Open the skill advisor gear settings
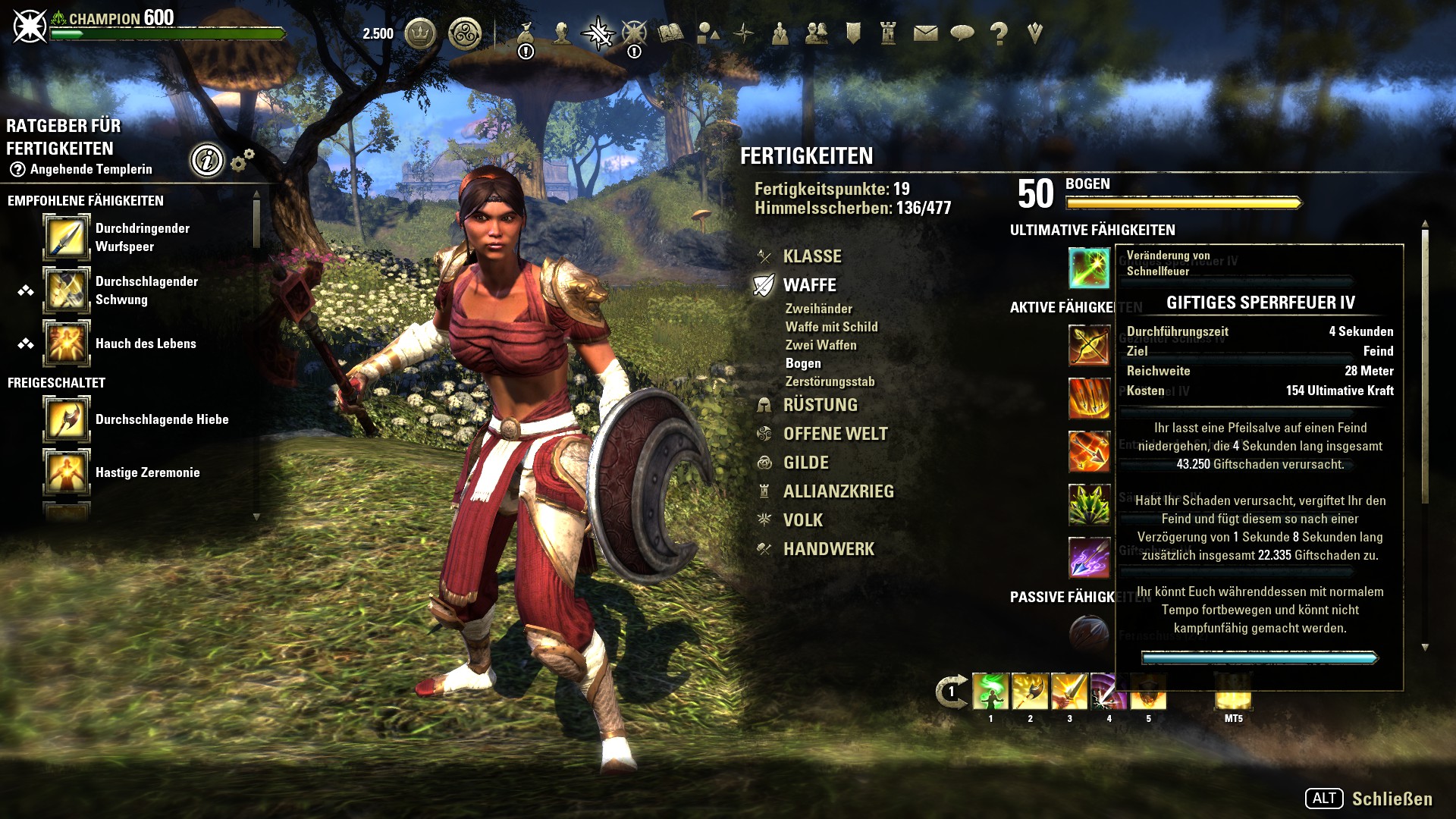Screen dimensions: 1456x819 tap(242, 160)
